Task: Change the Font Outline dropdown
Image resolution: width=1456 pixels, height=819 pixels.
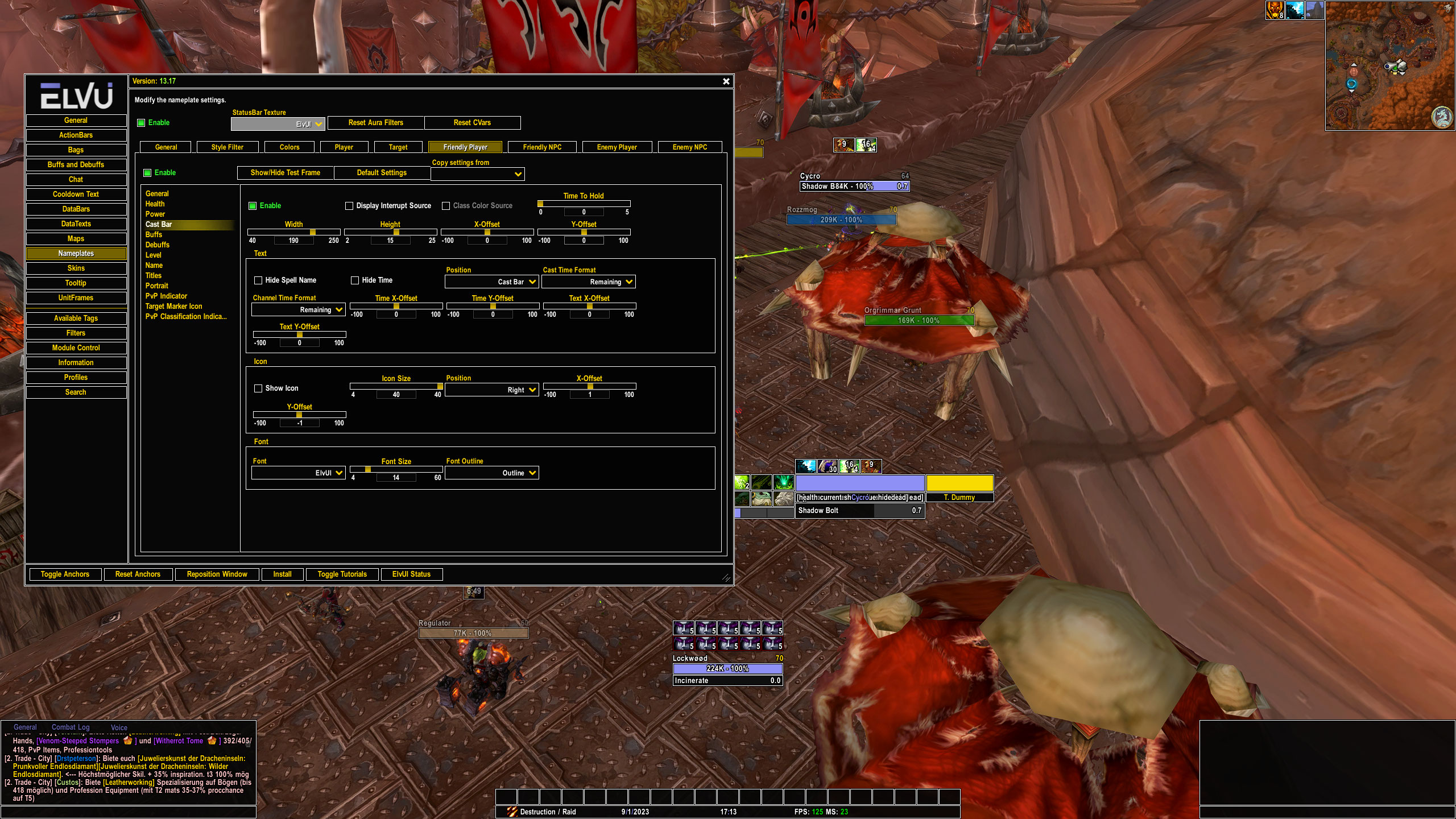Action: pyautogui.click(x=491, y=473)
